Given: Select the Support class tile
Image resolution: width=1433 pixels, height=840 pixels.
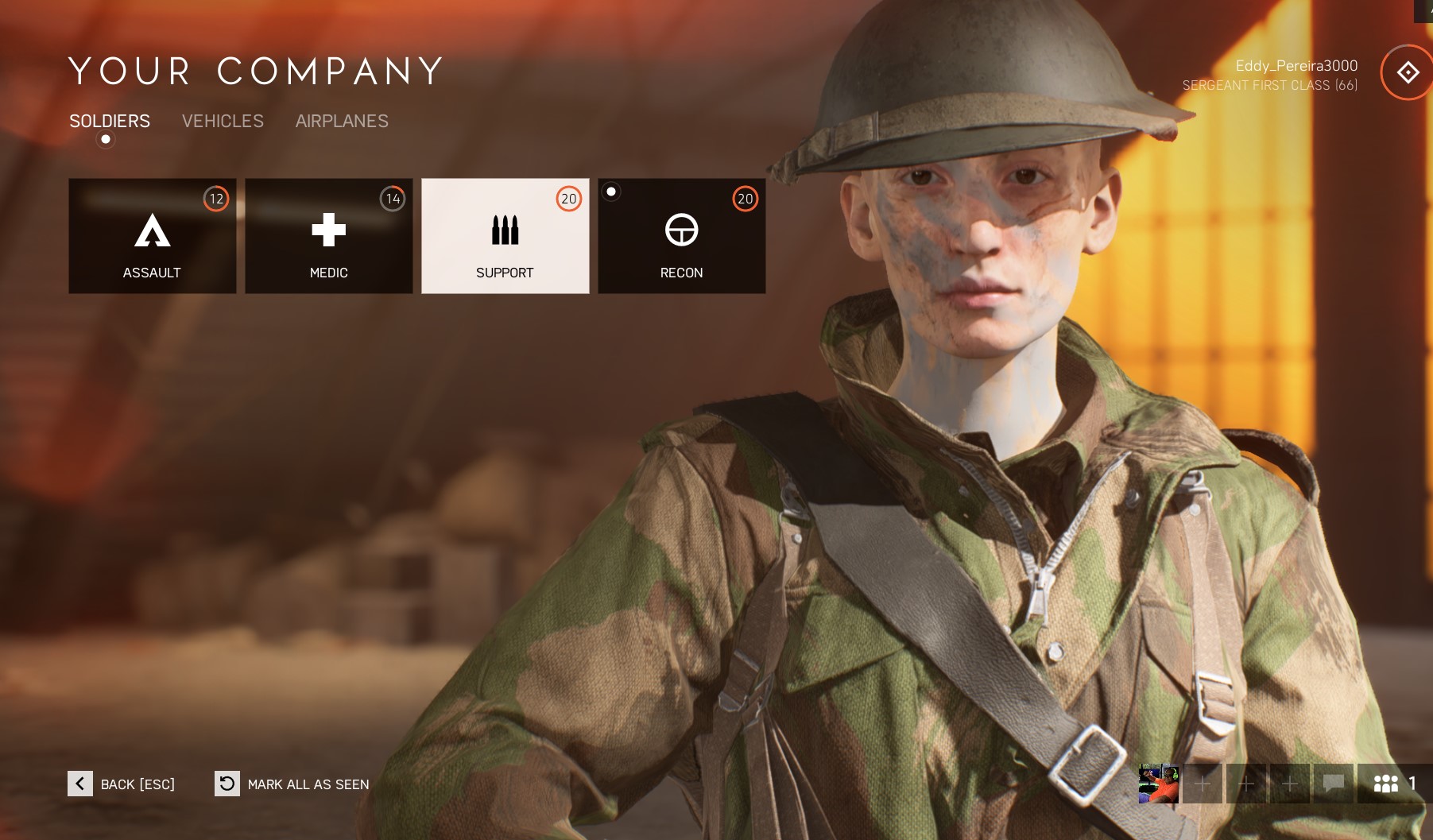Looking at the screenshot, I should [x=505, y=236].
